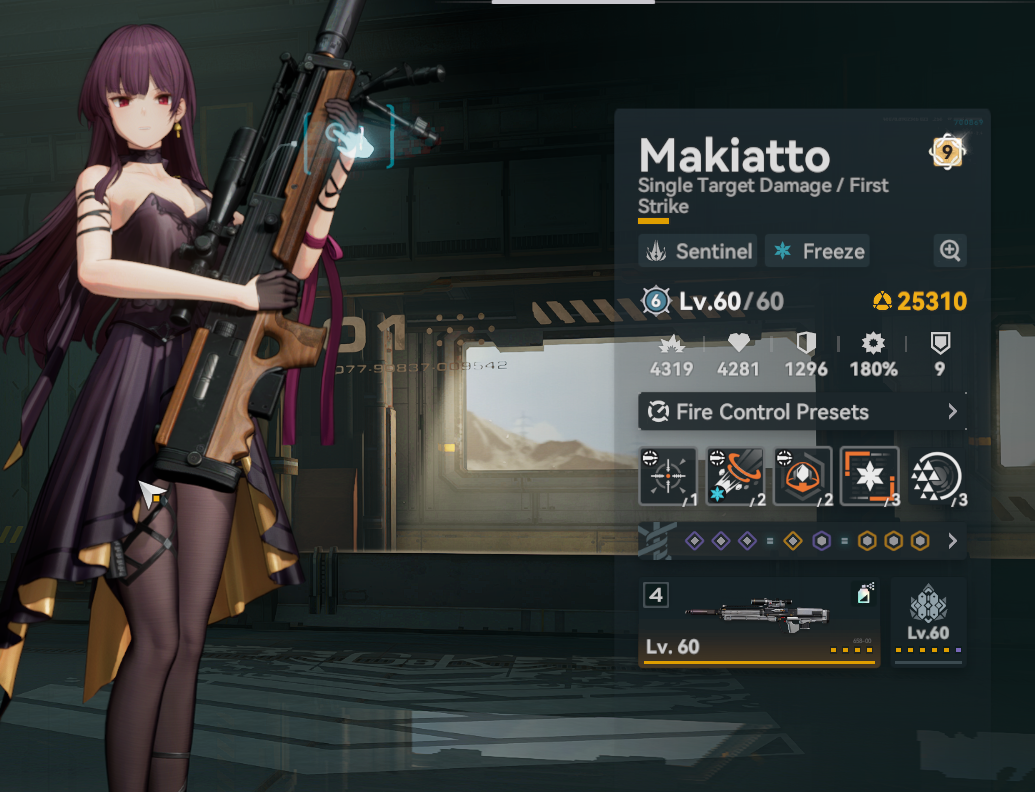Tap the glowing hand interaction icon
This screenshot has height=792, width=1035.
(350, 139)
